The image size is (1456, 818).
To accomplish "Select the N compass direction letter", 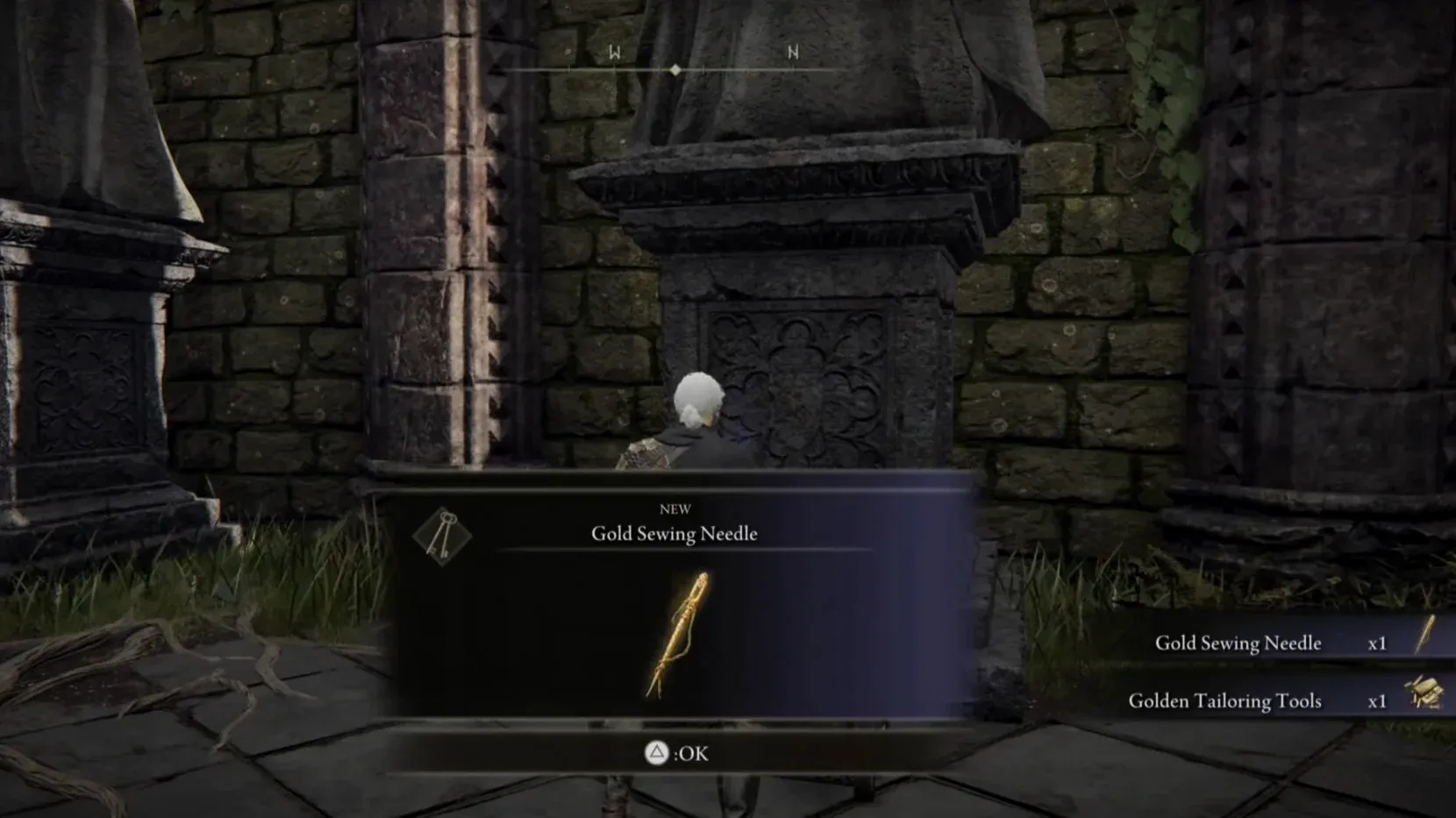I will click(x=790, y=53).
